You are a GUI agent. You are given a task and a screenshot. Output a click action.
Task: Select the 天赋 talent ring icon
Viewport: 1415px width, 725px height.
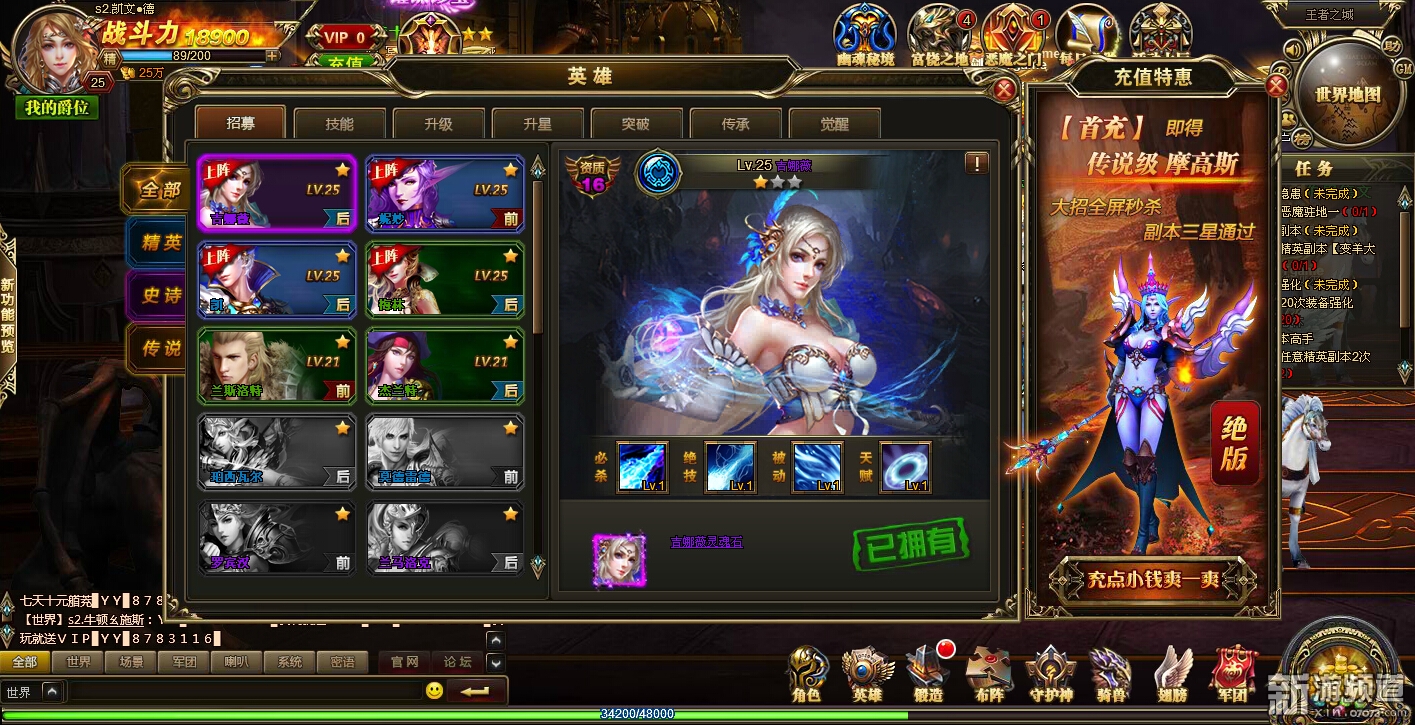(x=905, y=467)
